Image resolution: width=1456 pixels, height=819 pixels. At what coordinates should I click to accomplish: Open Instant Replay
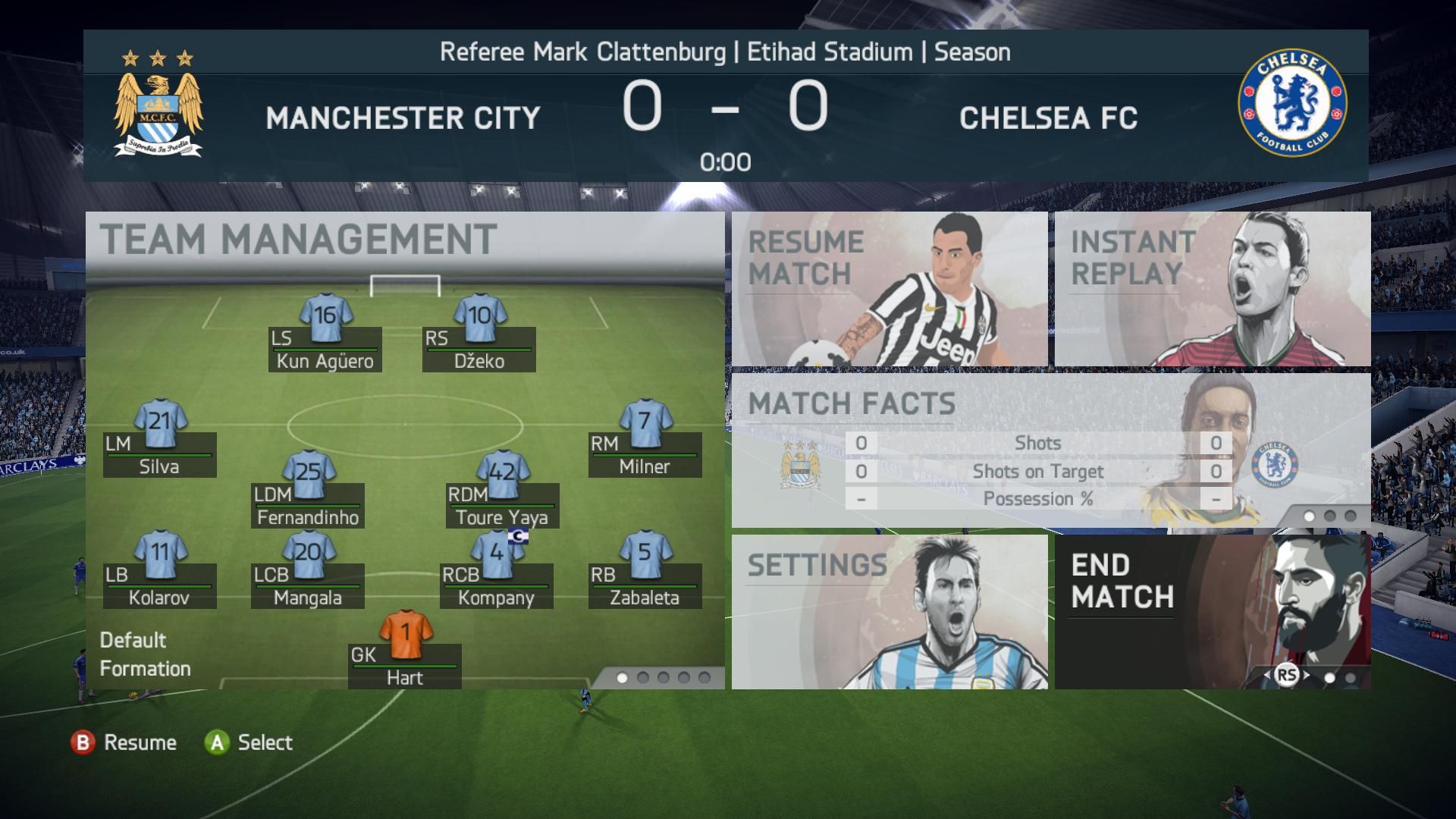[x=1212, y=289]
